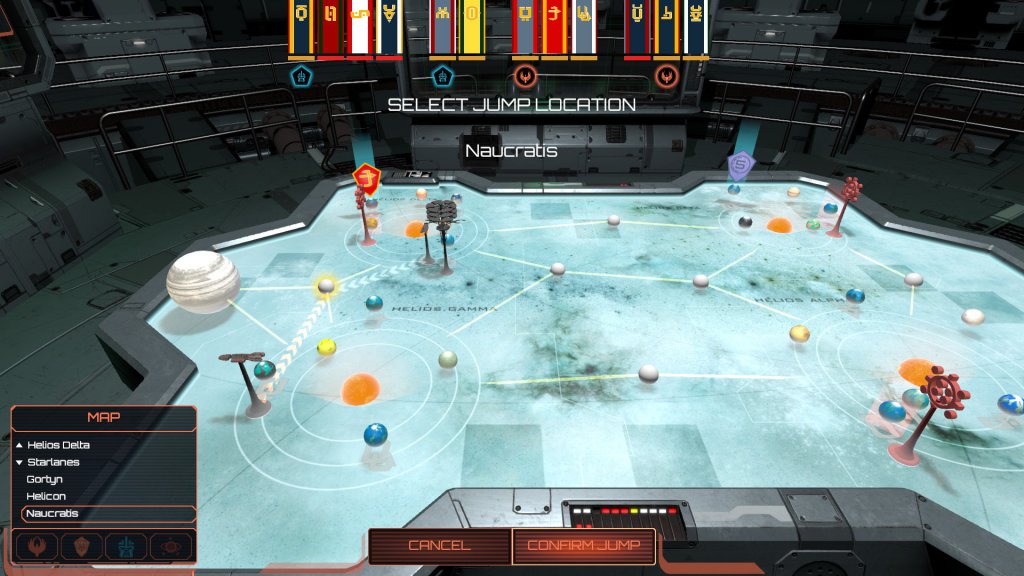
Task: Cancel the jump selection
Action: pos(438,545)
